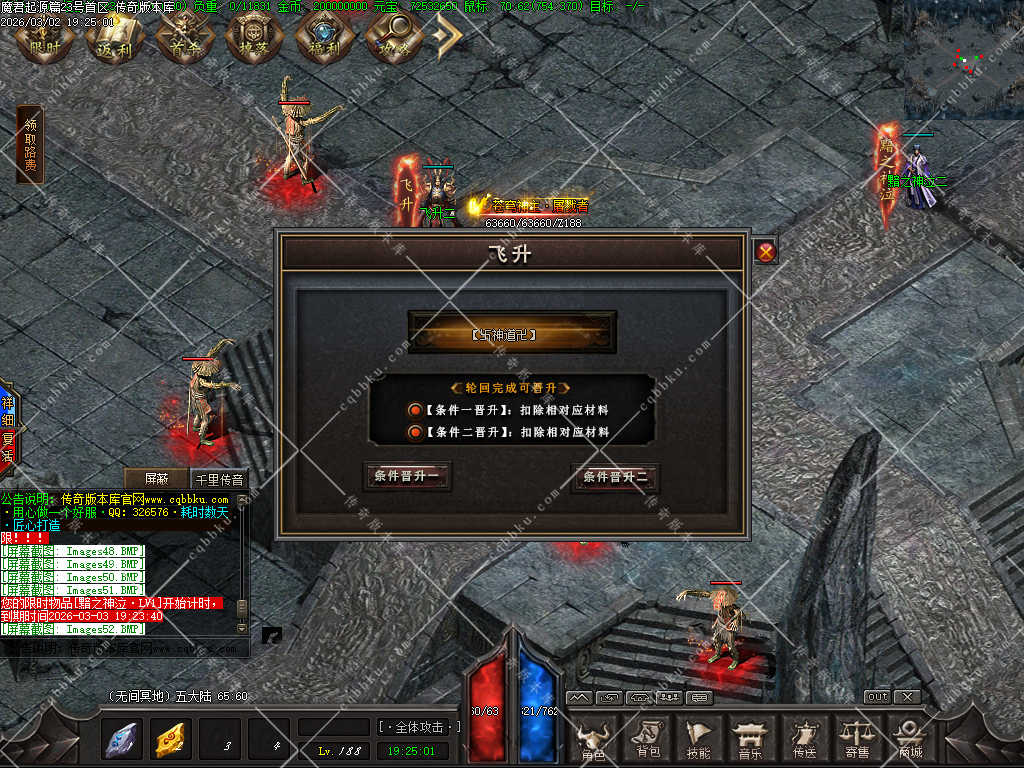Open the 技能 skills panel
Screen dimensions: 1024x768
coord(699,740)
